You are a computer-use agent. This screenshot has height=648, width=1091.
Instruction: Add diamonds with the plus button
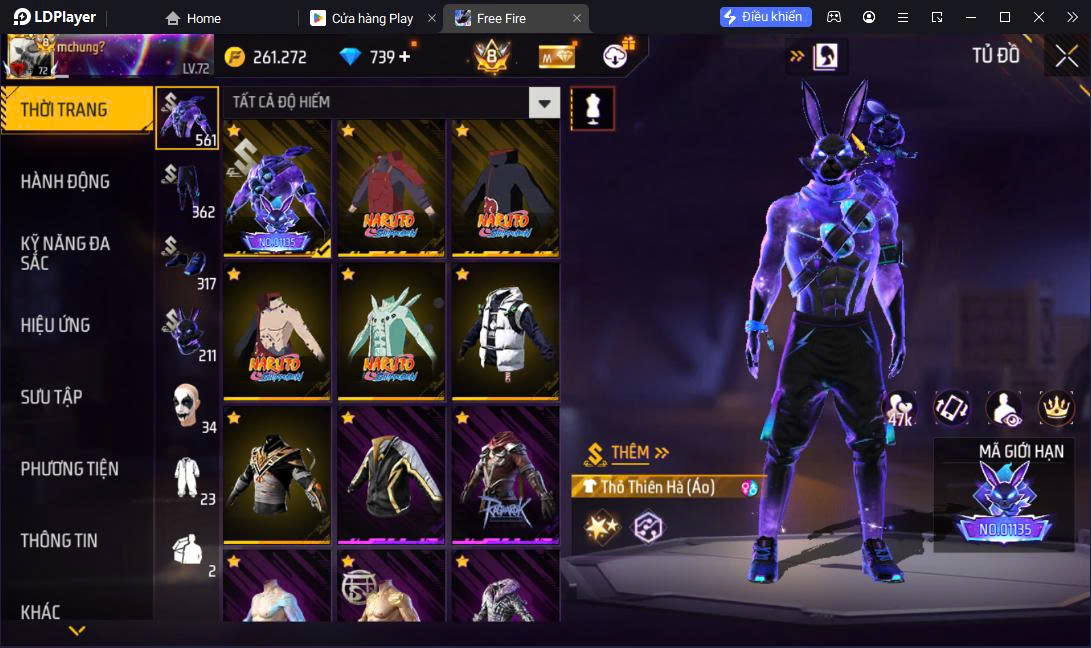(x=405, y=57)
